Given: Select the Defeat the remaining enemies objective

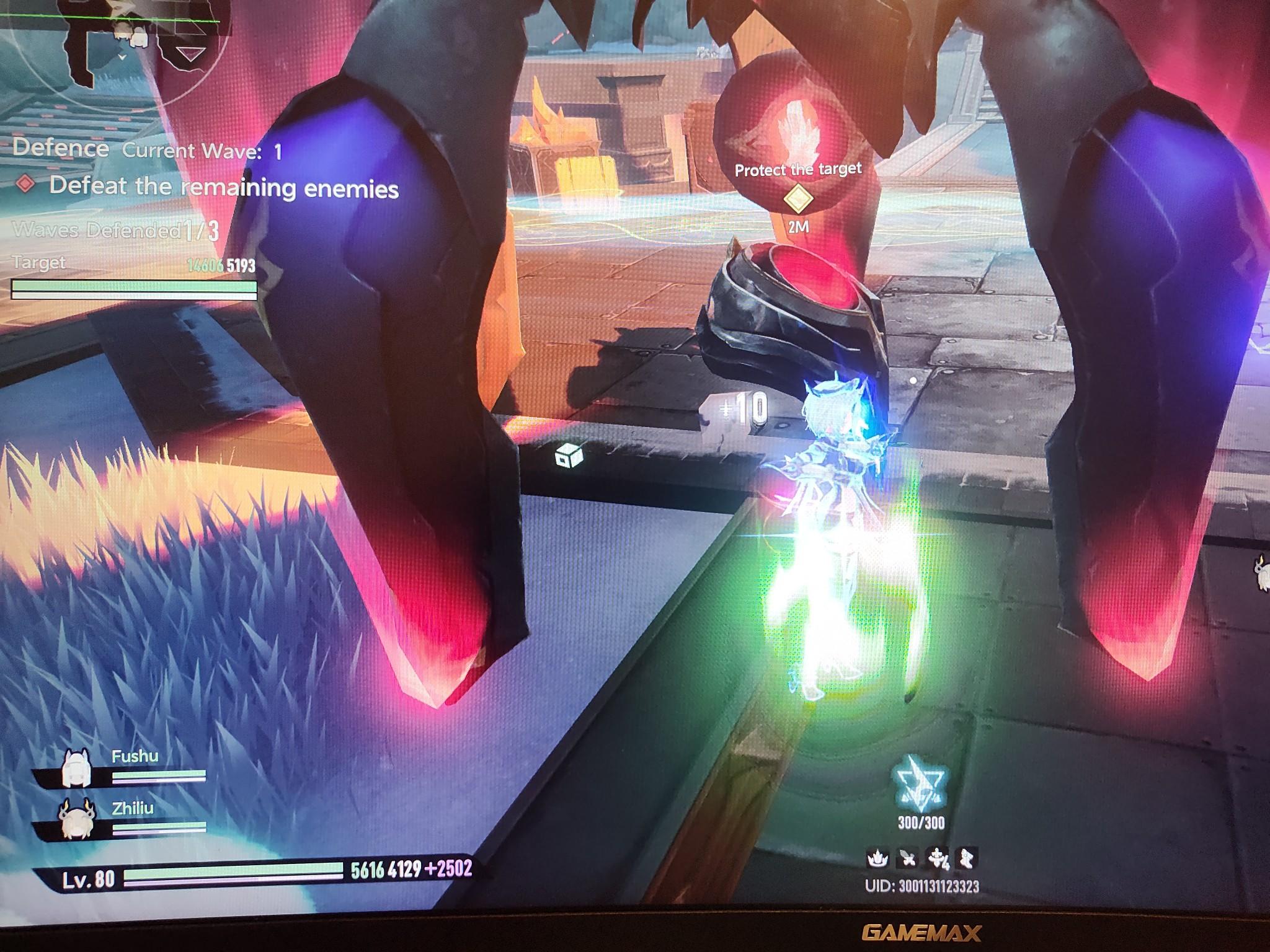Looking at the screenshot, I should point(223,187).
